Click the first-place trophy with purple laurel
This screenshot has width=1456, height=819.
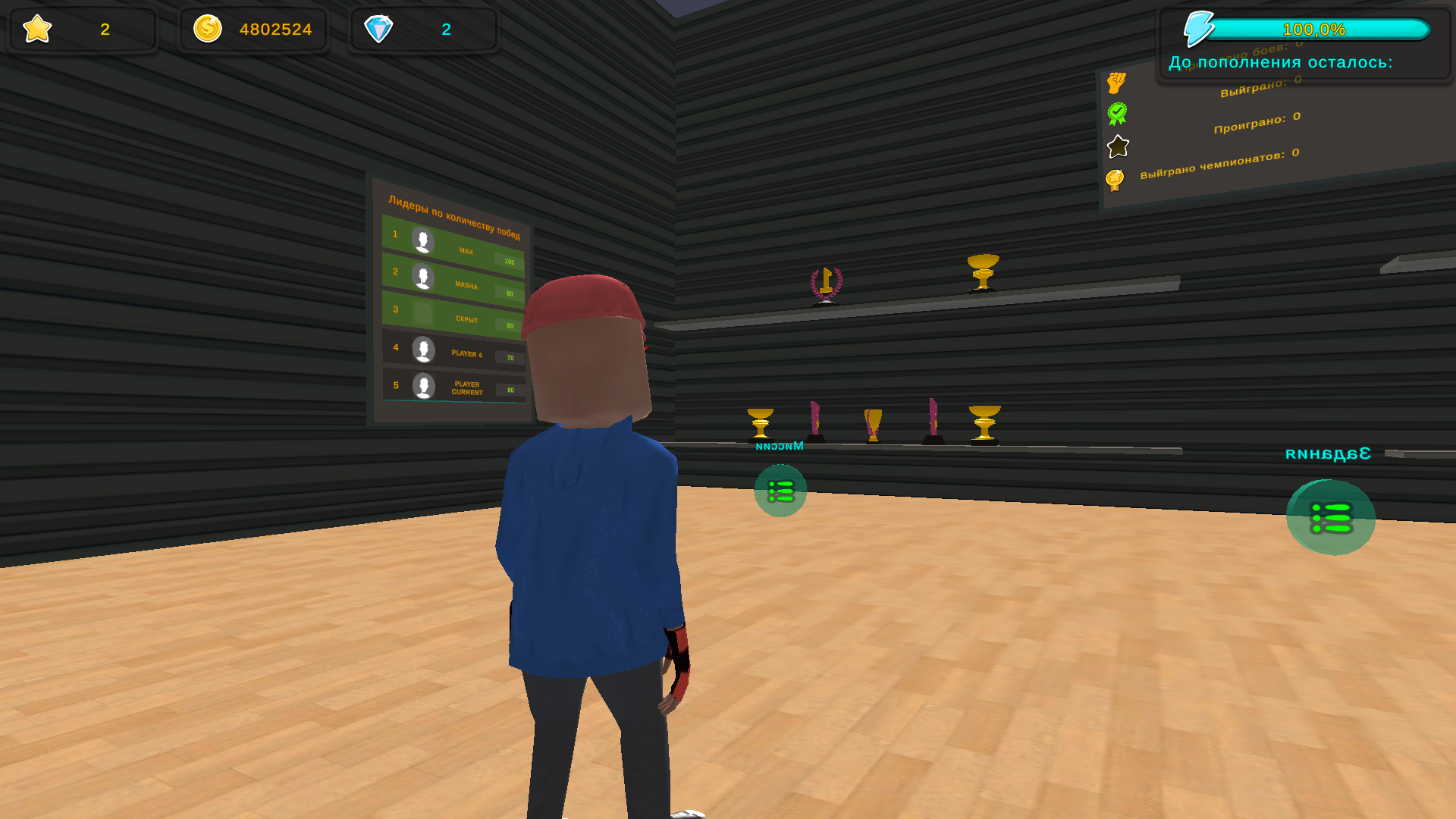click(826, 284)
